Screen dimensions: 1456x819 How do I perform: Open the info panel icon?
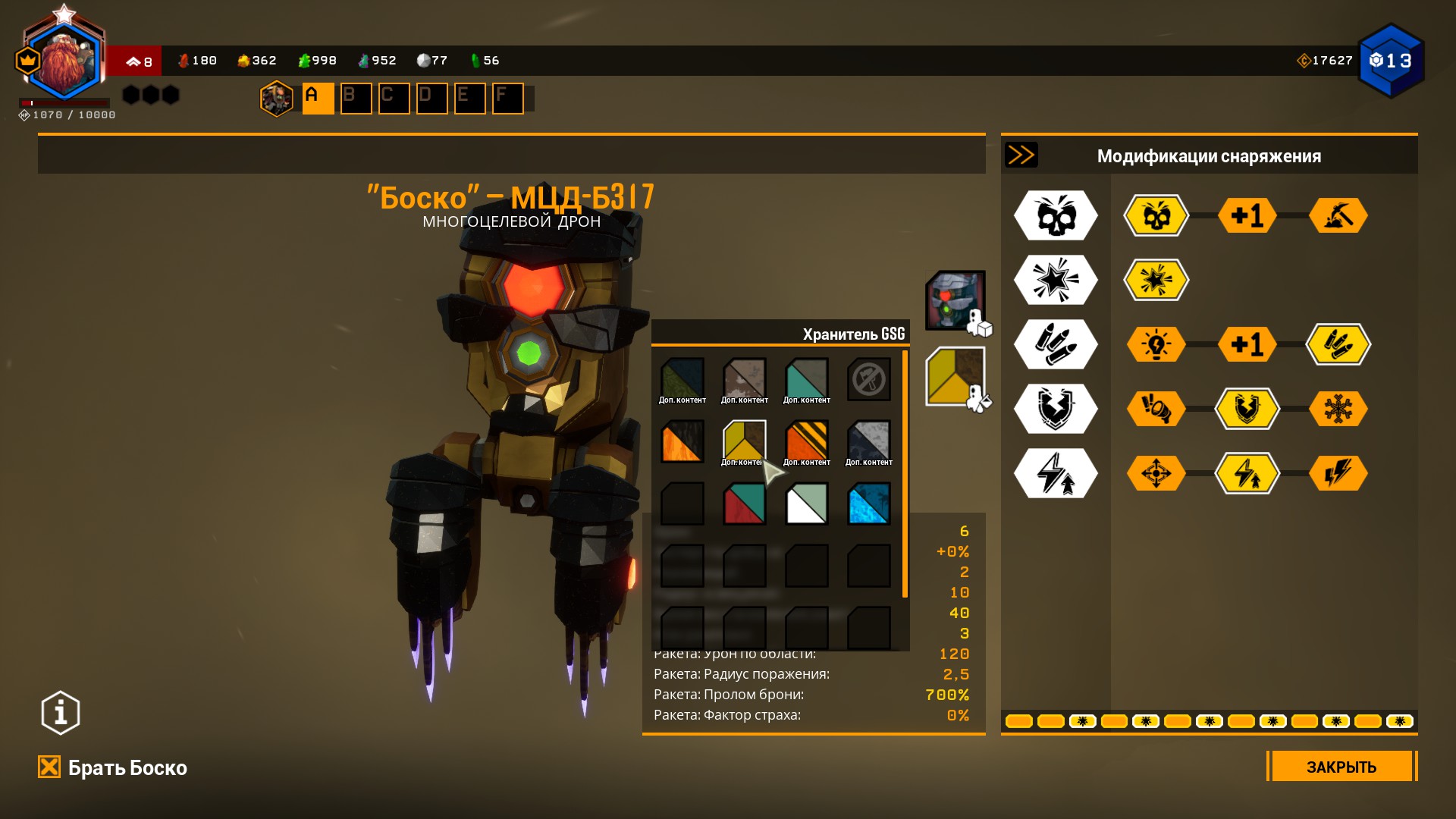(61, 713)
